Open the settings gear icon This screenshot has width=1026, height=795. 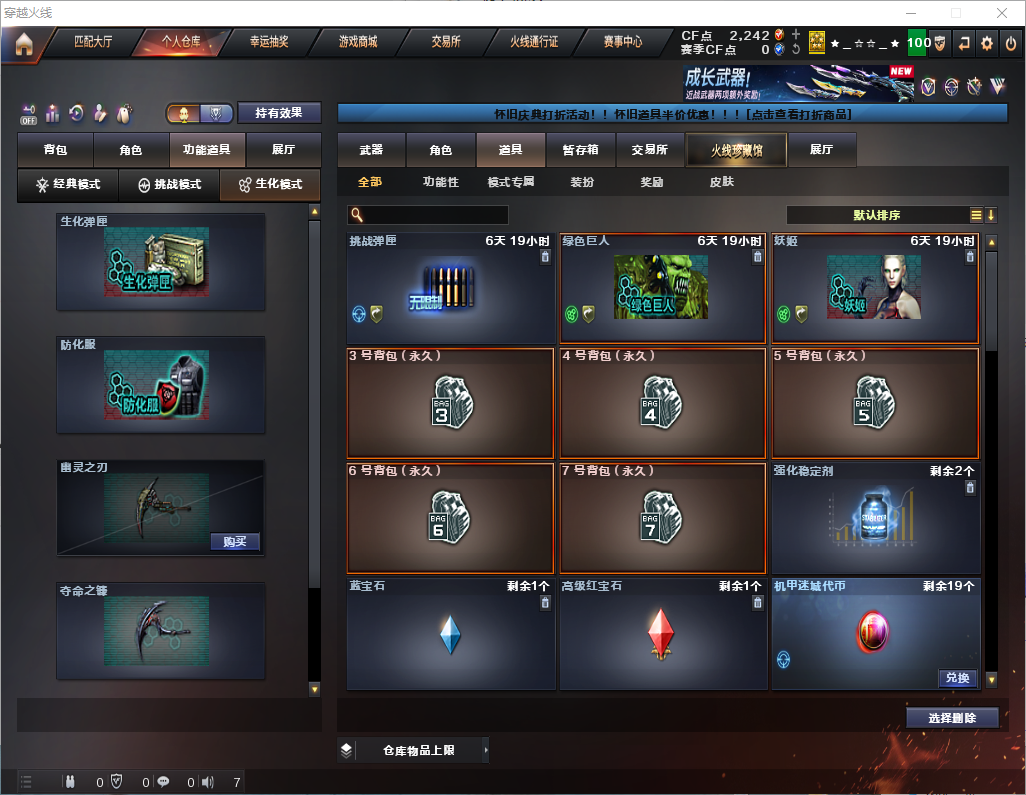click(987, 43)
